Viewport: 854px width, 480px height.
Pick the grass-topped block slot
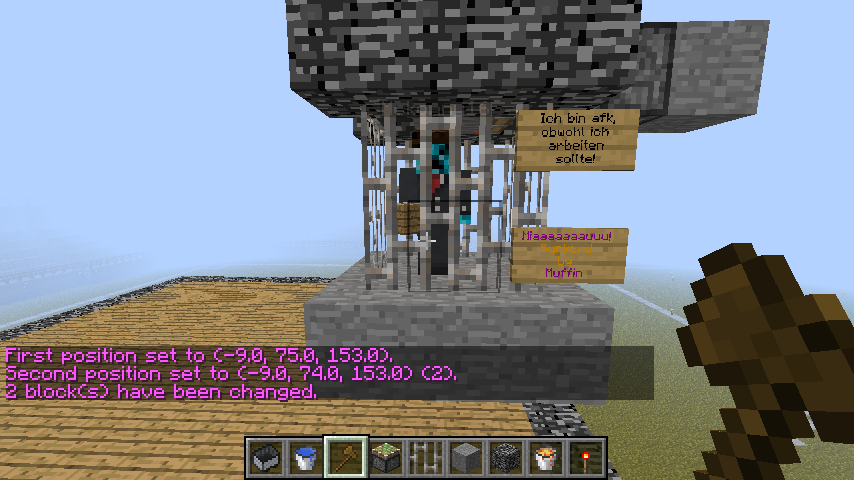click(x=387, y=457)
